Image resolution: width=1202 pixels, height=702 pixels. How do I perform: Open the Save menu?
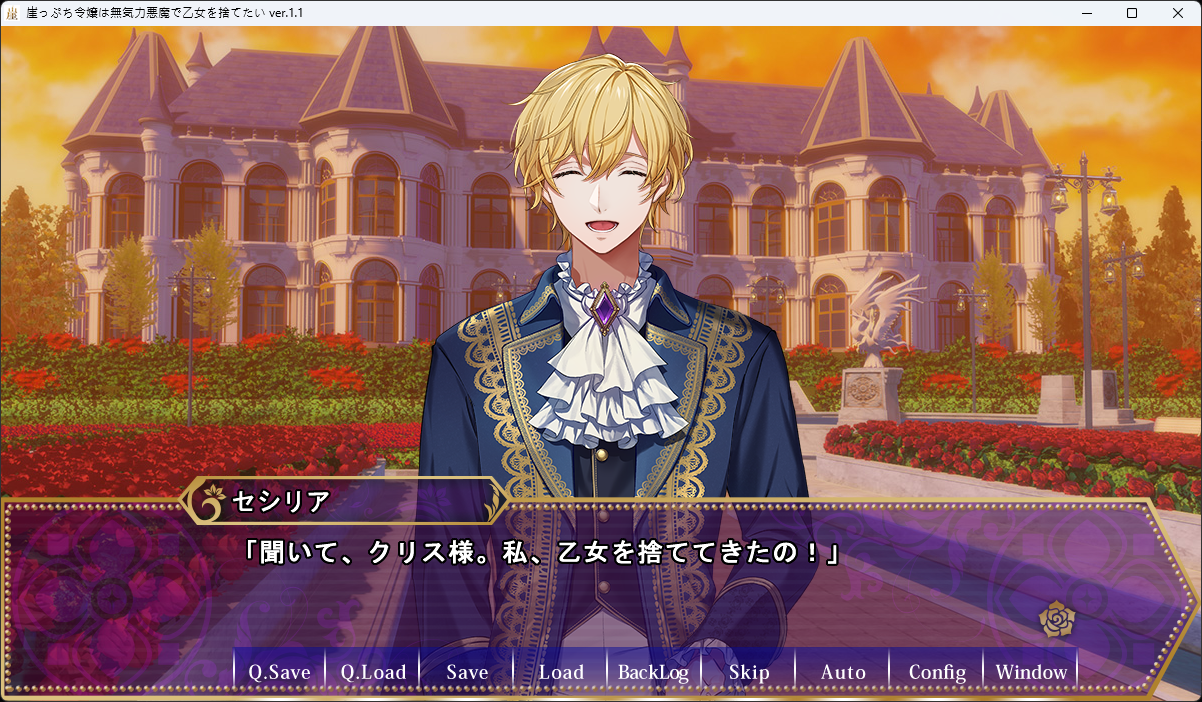coord(467,672)
